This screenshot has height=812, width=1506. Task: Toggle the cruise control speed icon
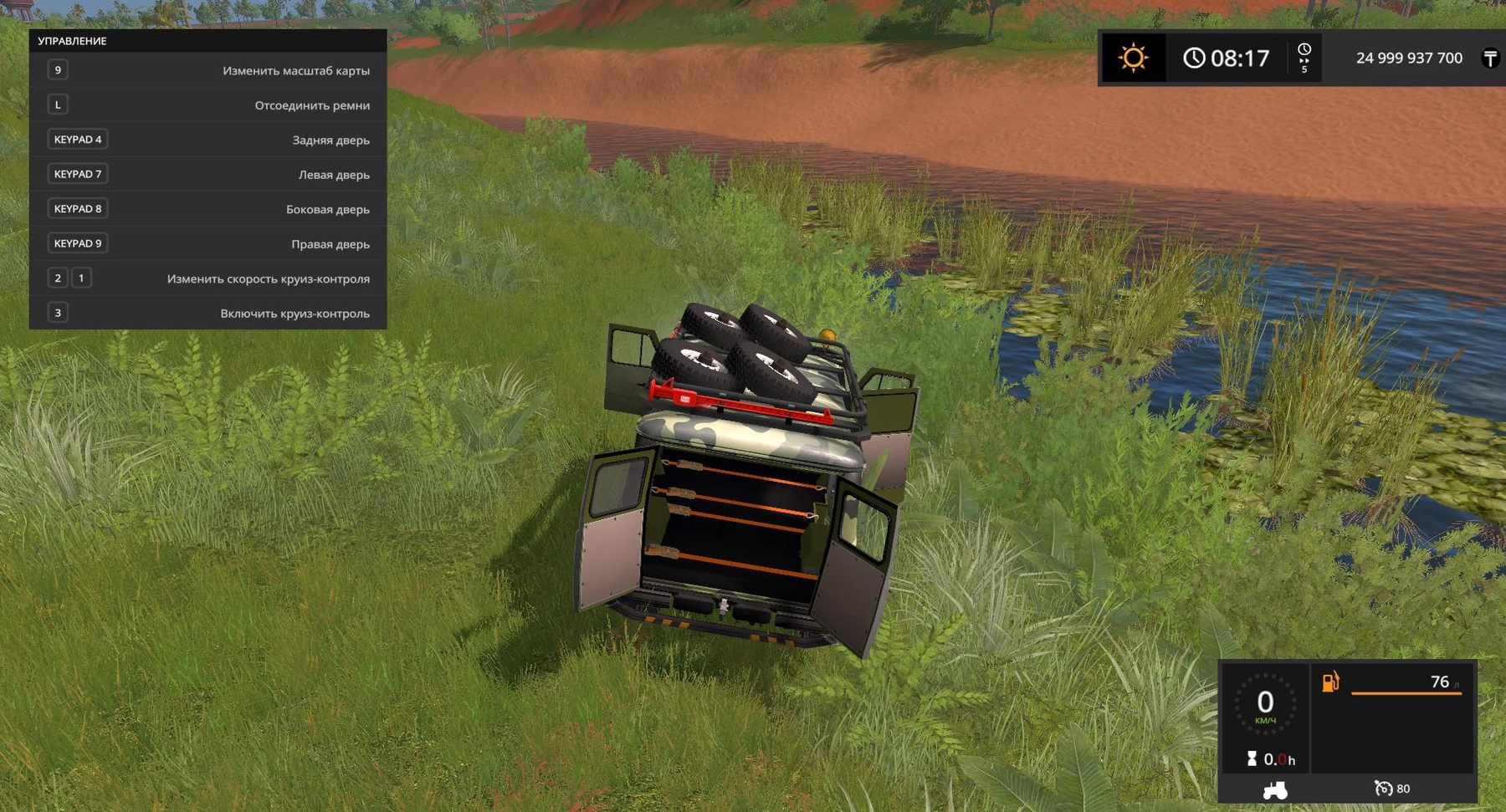click(1384, 789)
